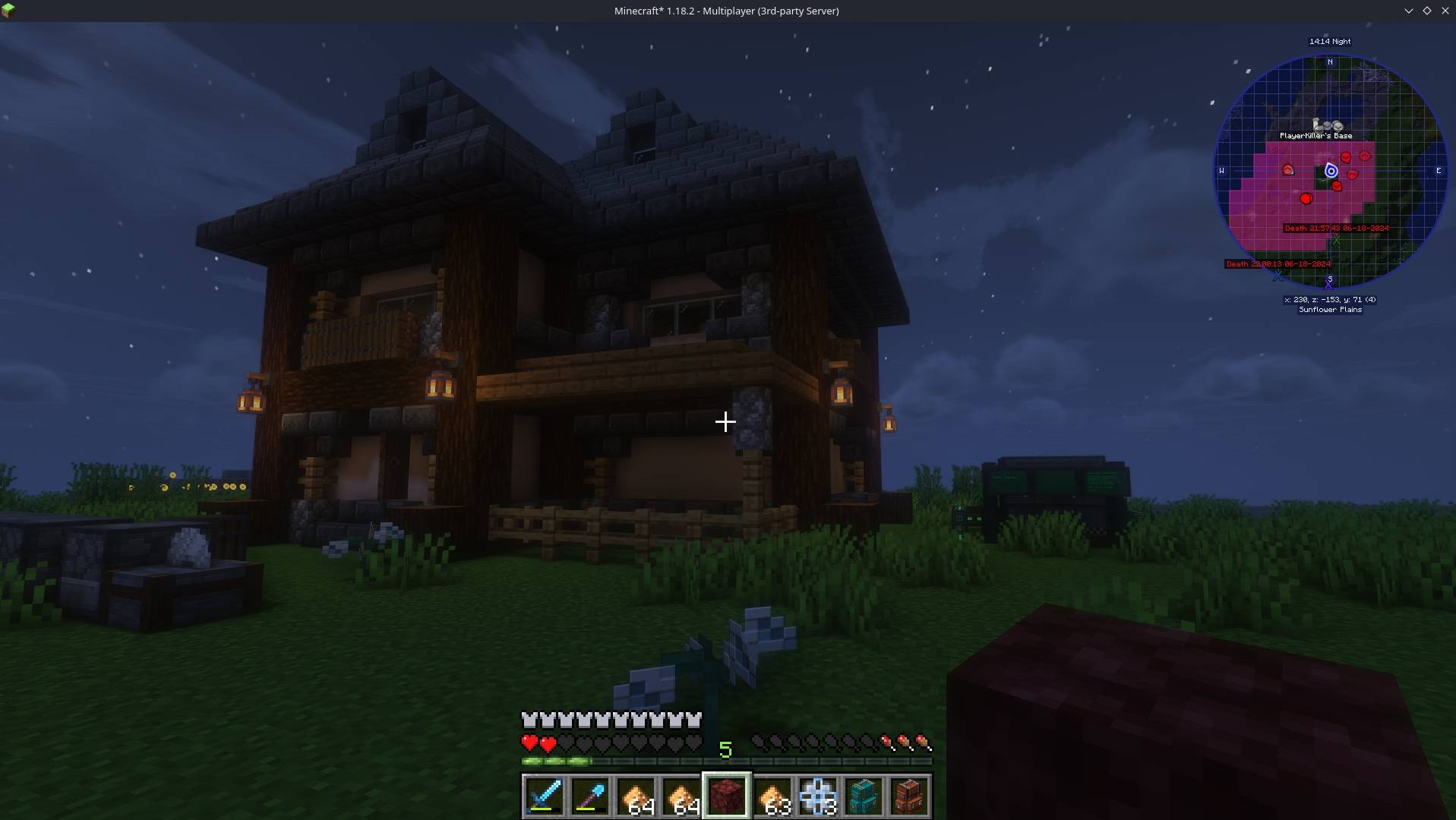Click the PlayerKiller's Base waypoint label
The image size is (1456, 820).
click(1316, 136)
